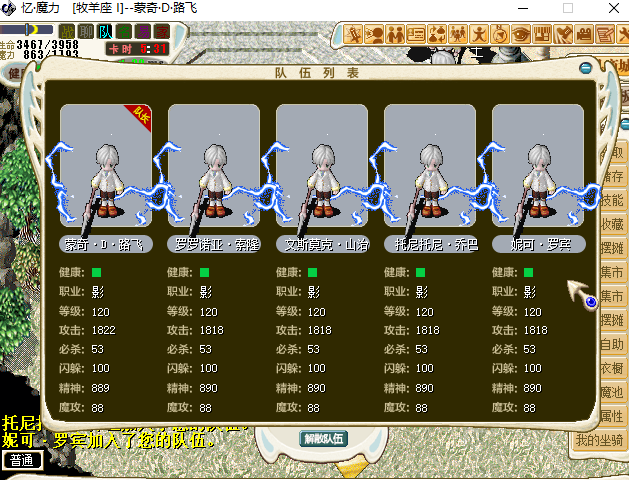Screen dimensions: 629x480
Task: Click the eye icon in top toolbar
Action: [521, 34]
